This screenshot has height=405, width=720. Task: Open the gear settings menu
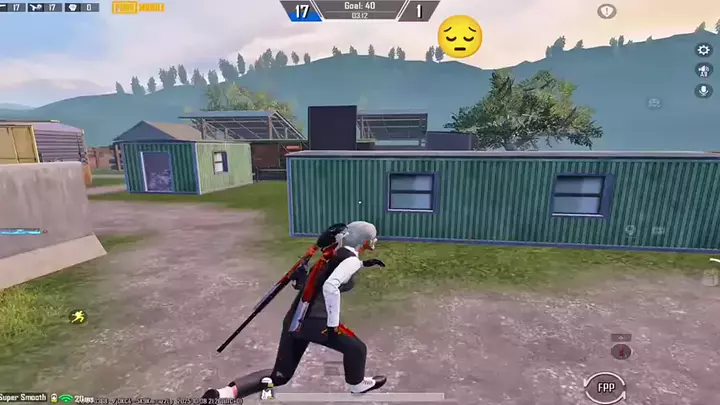tap(703, 50)
